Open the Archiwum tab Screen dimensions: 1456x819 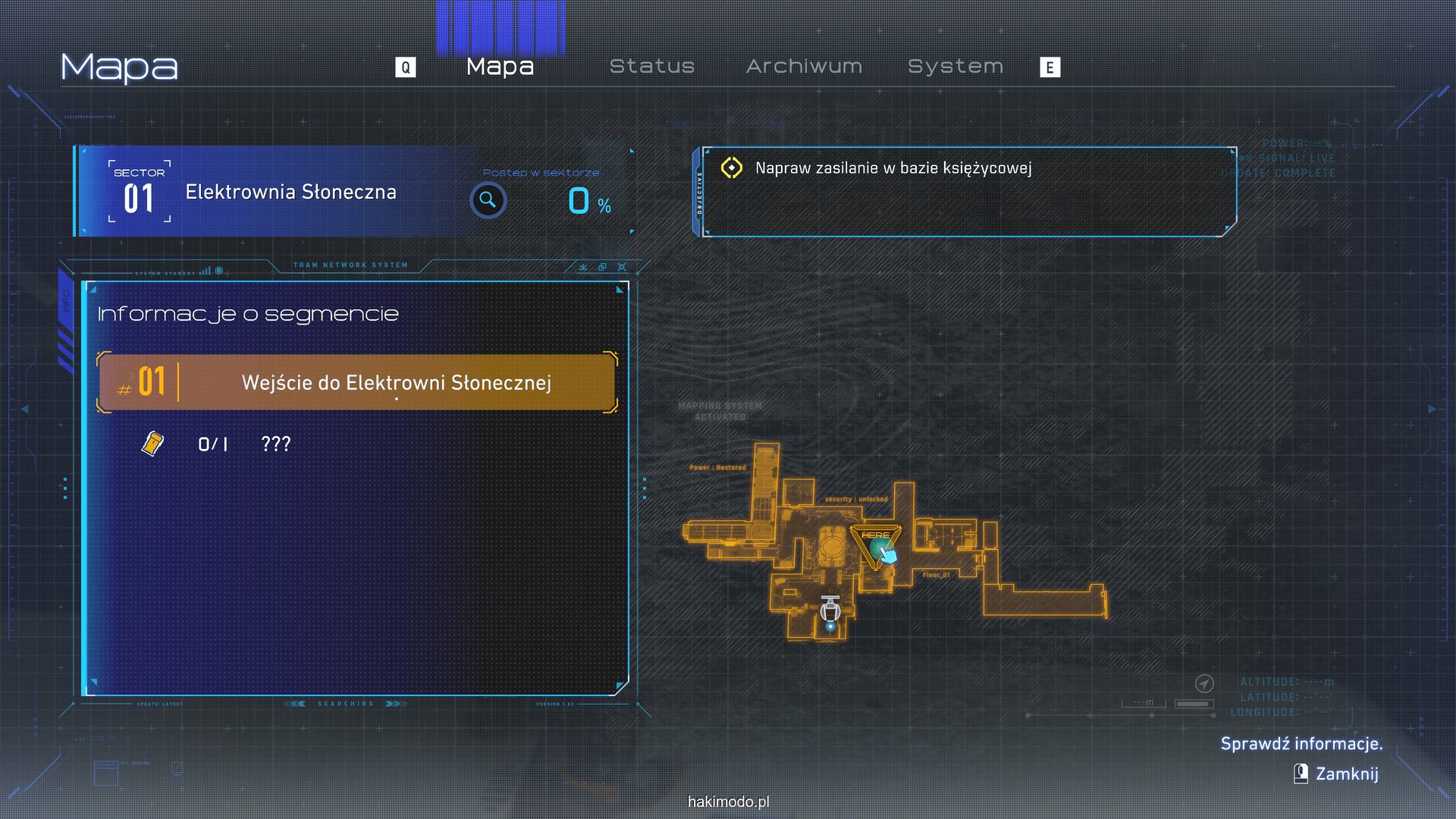(x=804, y=67)
